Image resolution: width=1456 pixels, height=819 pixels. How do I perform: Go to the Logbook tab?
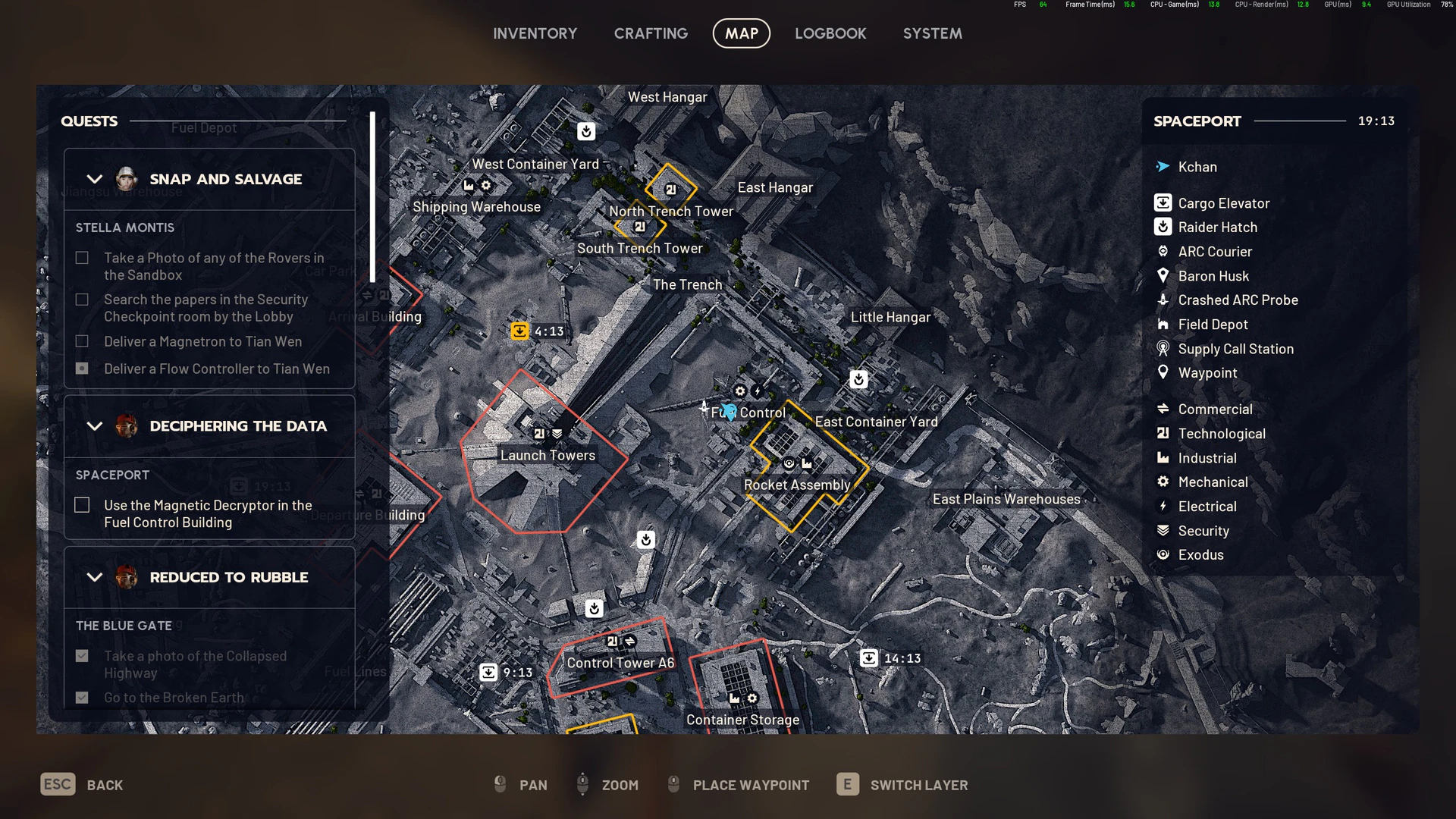click(x=830, y=33)
